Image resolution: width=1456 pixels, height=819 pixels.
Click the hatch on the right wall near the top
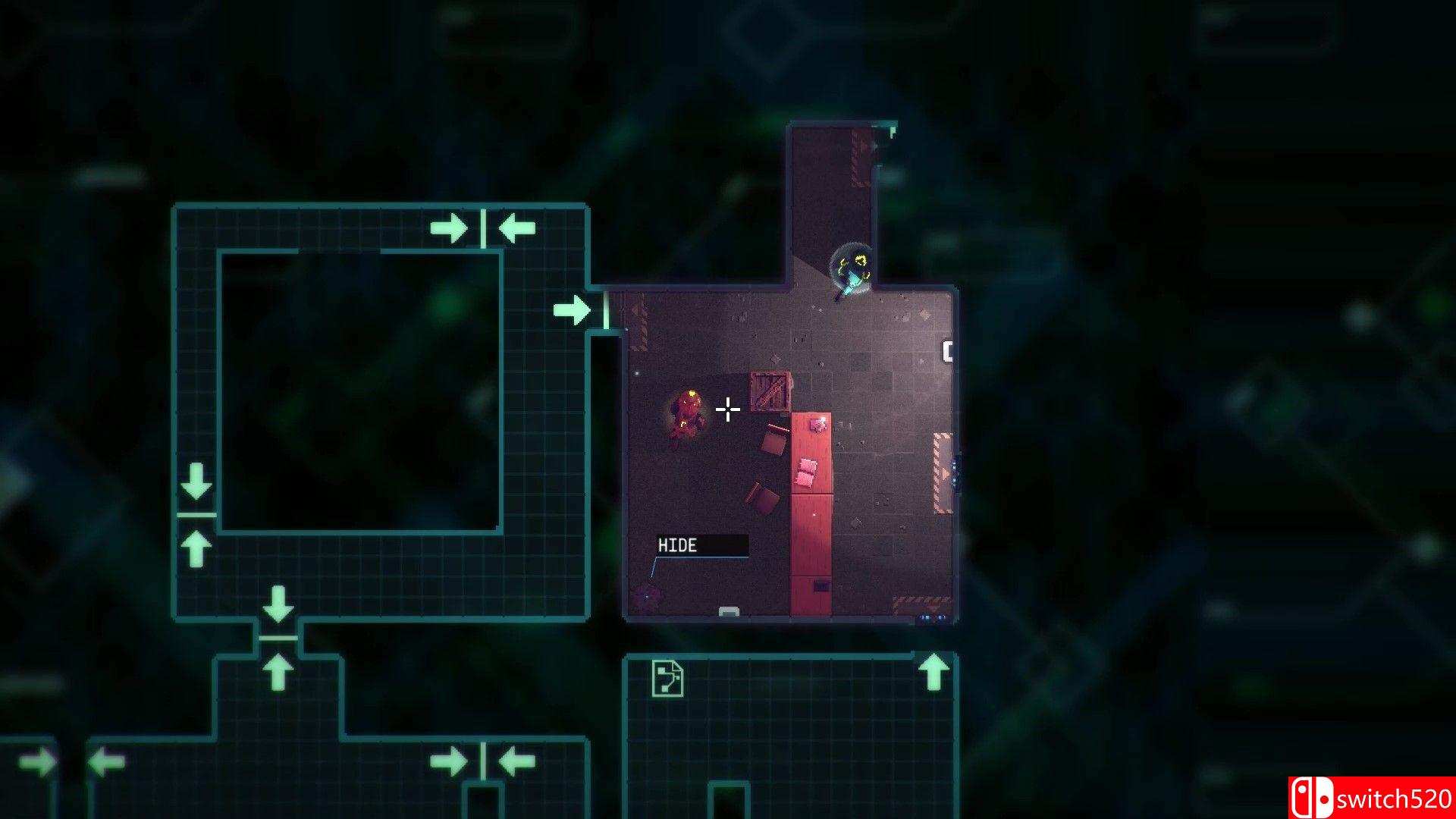(x=947, y=353)
